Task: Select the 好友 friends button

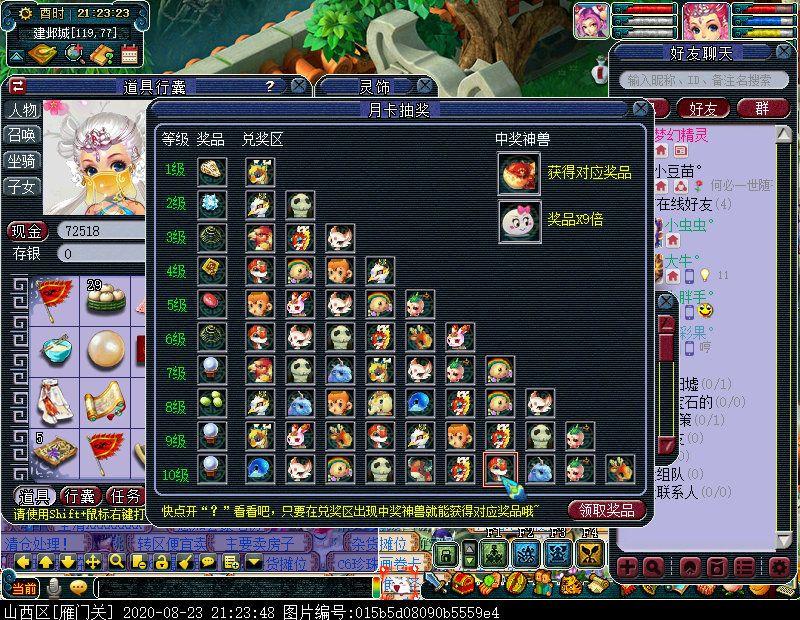Action: pos(703,108)
